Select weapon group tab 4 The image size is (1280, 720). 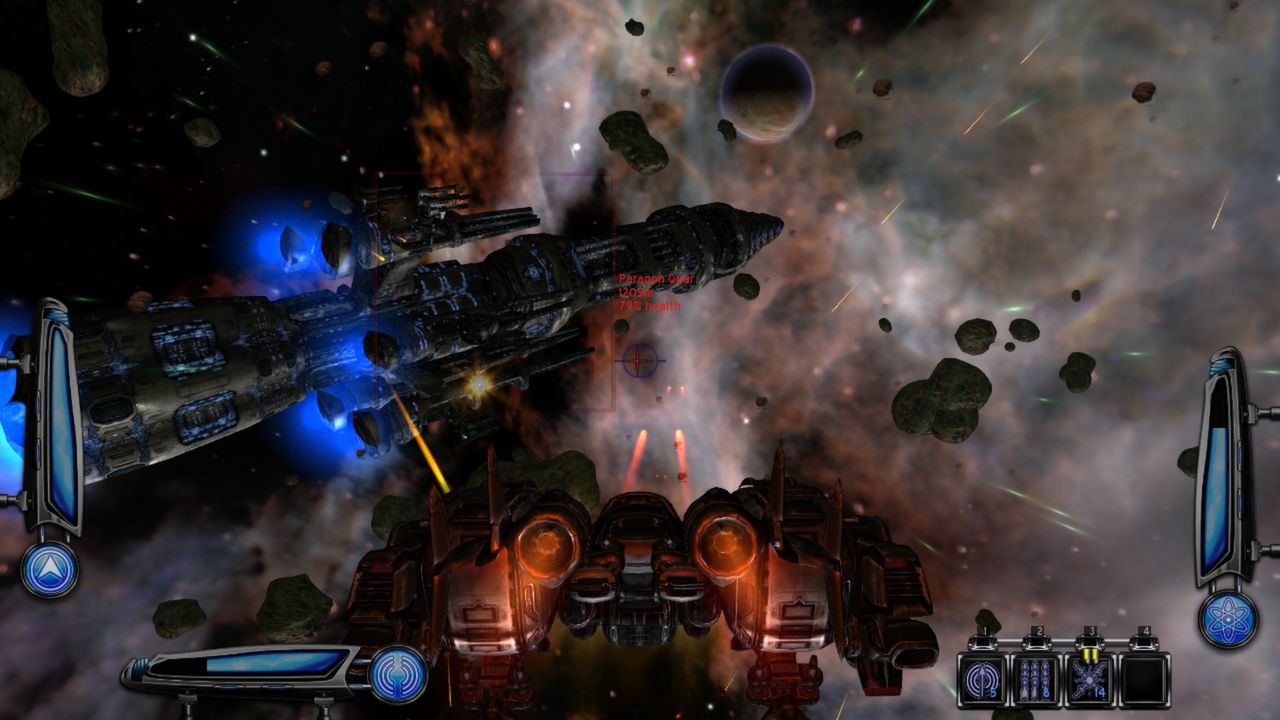click(1144, 630)
